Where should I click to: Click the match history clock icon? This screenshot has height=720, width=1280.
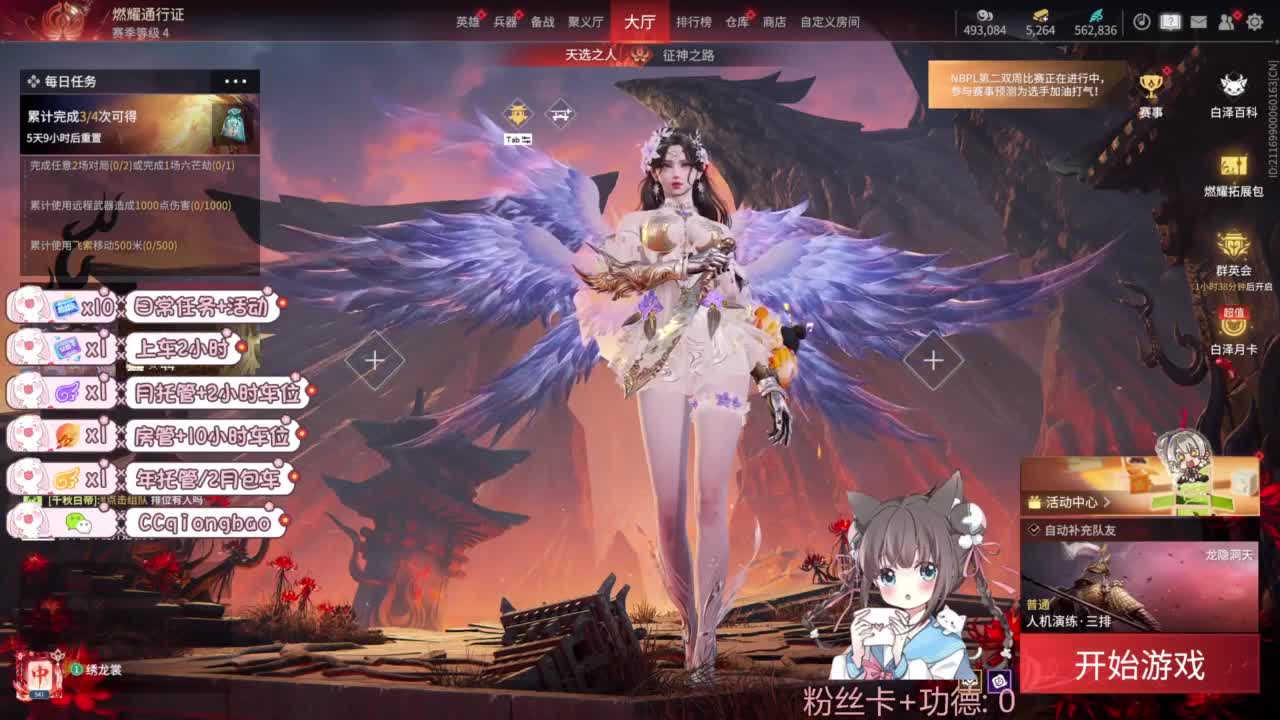point(1141,21)
